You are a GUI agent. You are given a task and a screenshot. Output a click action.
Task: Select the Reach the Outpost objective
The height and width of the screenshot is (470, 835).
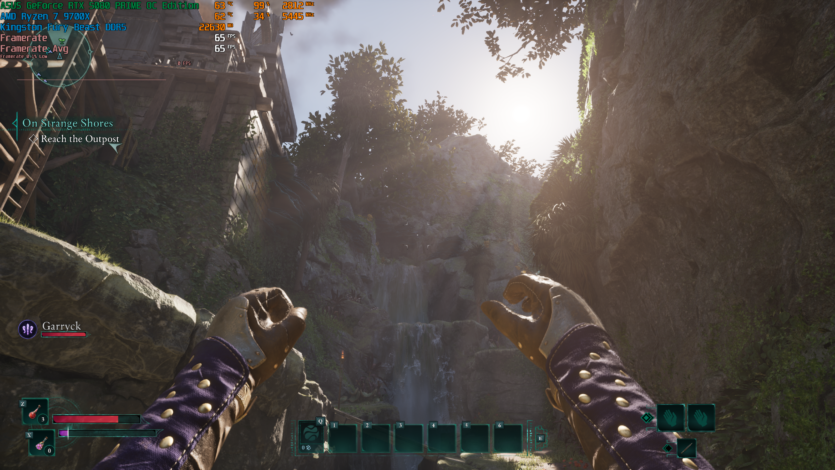point(80,139)
